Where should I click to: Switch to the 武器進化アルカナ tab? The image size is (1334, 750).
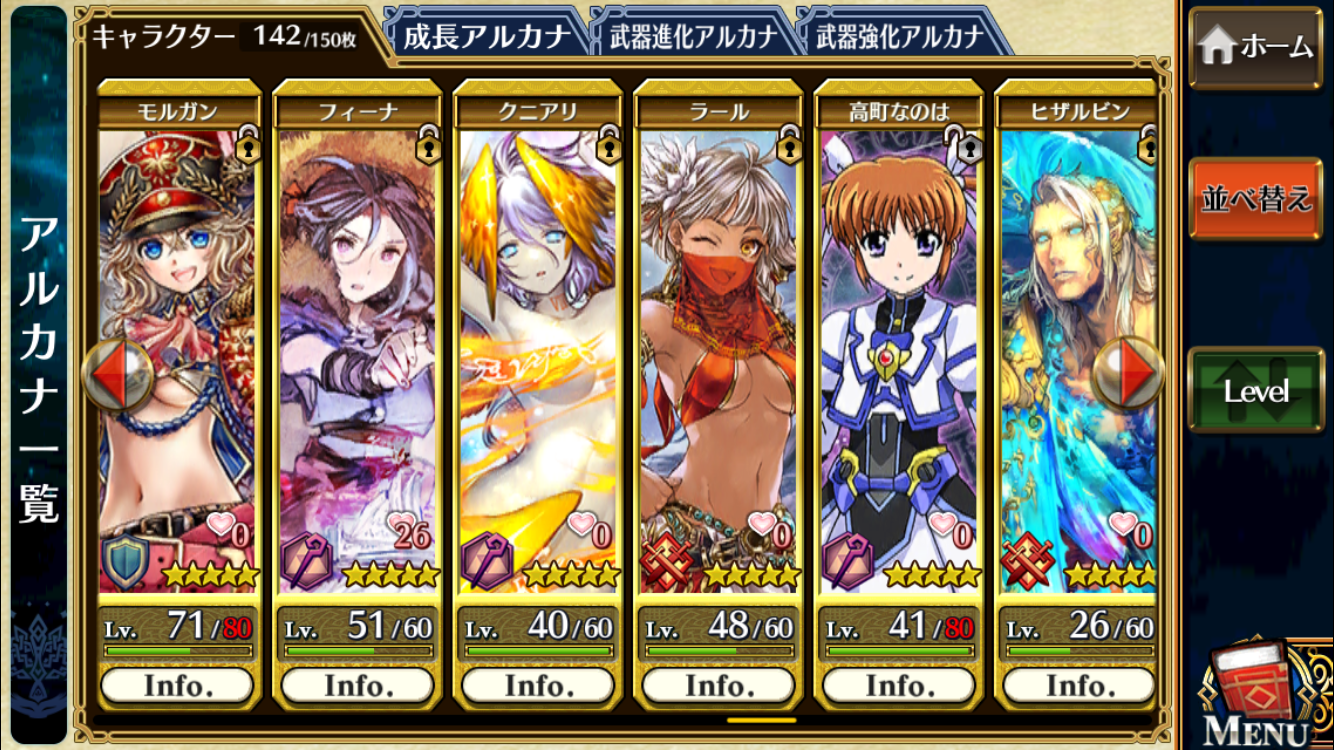692,37
